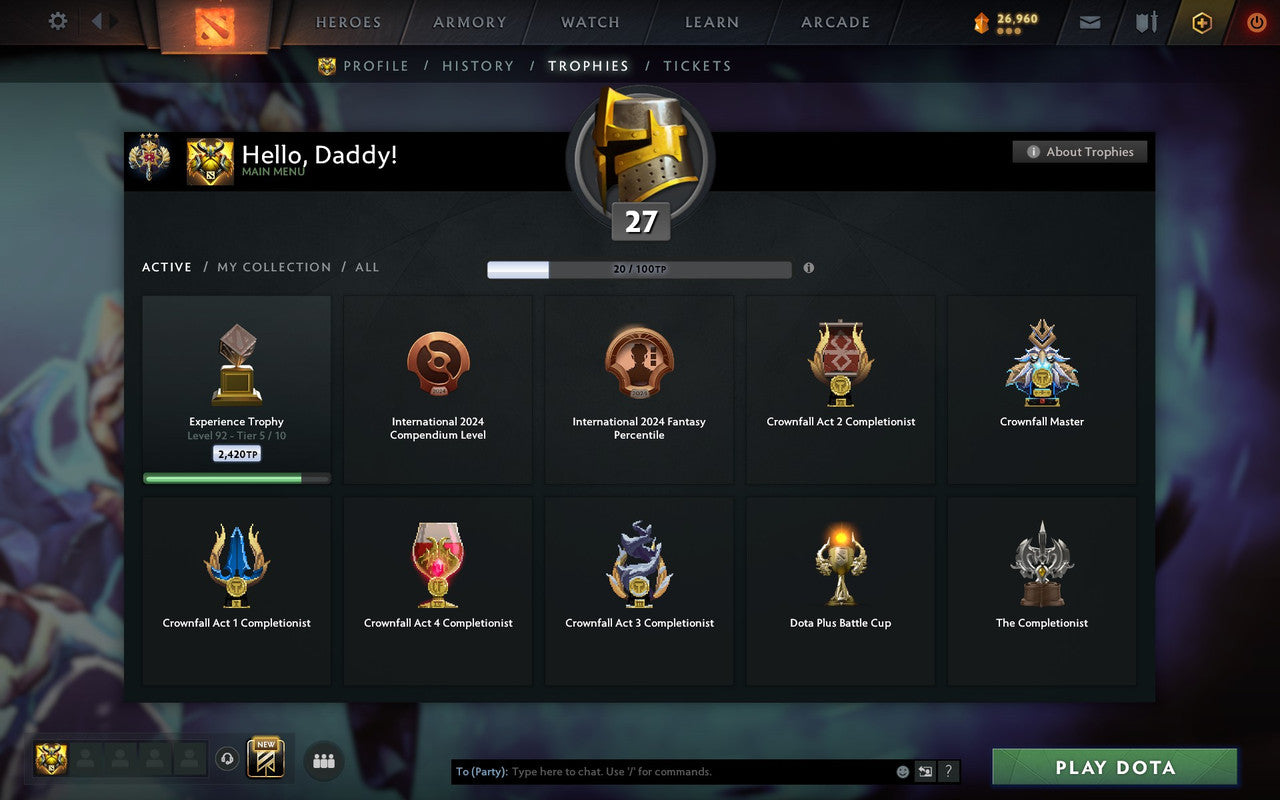Screen dimensions: 1280x800
Task: Click the party chat input field
Action: [650, 771]
